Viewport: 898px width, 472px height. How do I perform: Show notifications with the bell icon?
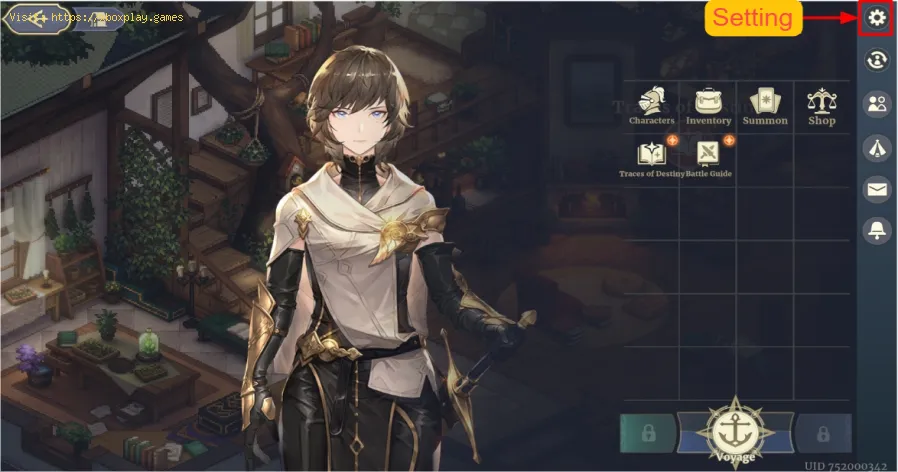(x=877, y=230)
